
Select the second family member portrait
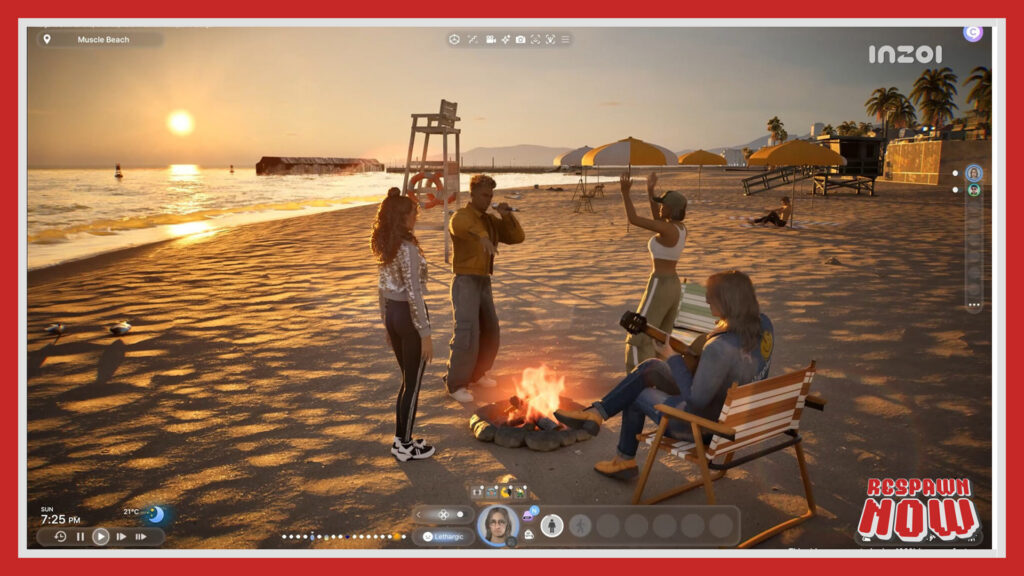tap(973, 190)
